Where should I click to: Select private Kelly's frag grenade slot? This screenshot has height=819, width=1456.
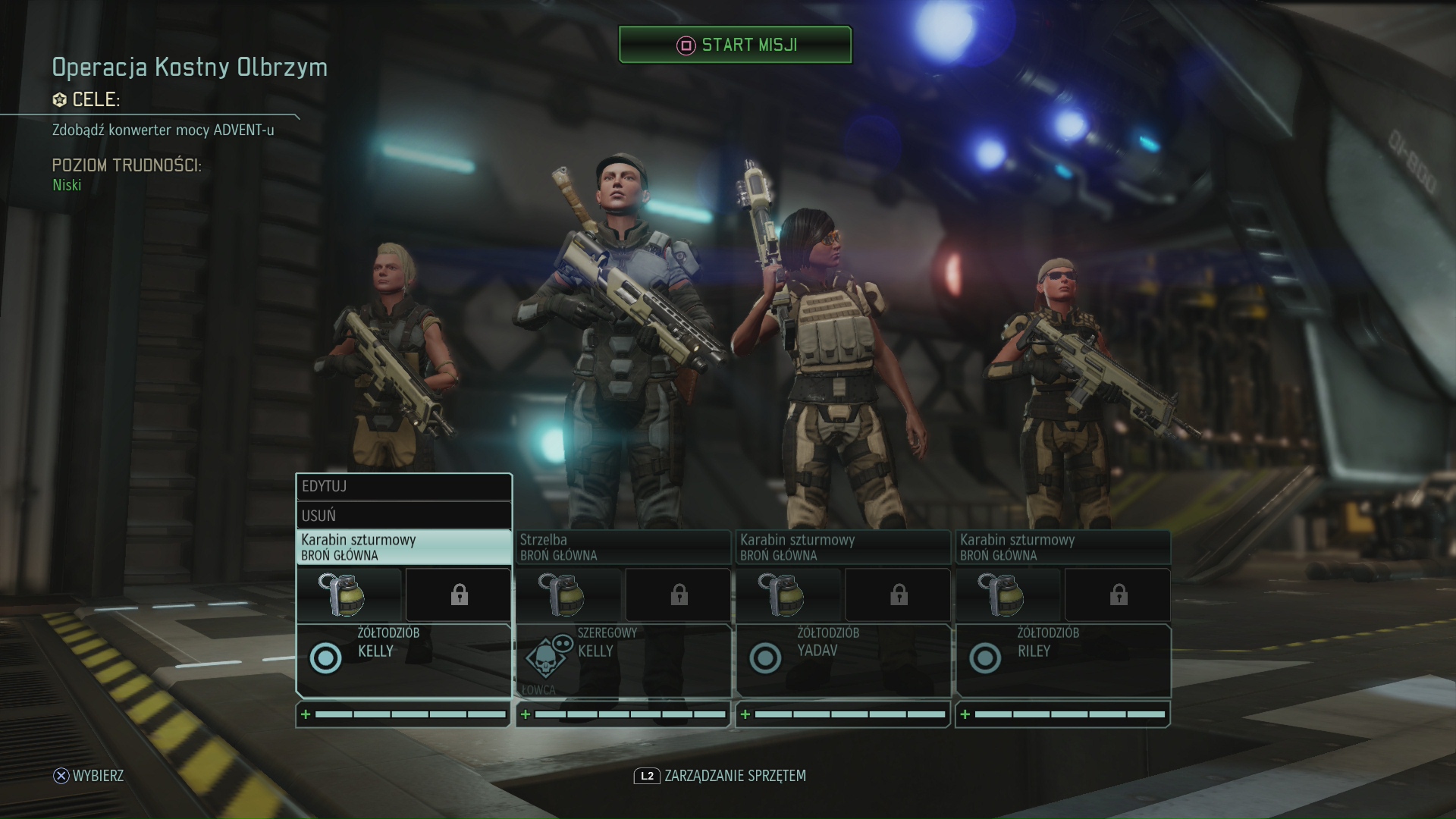(x=569, y=595)
